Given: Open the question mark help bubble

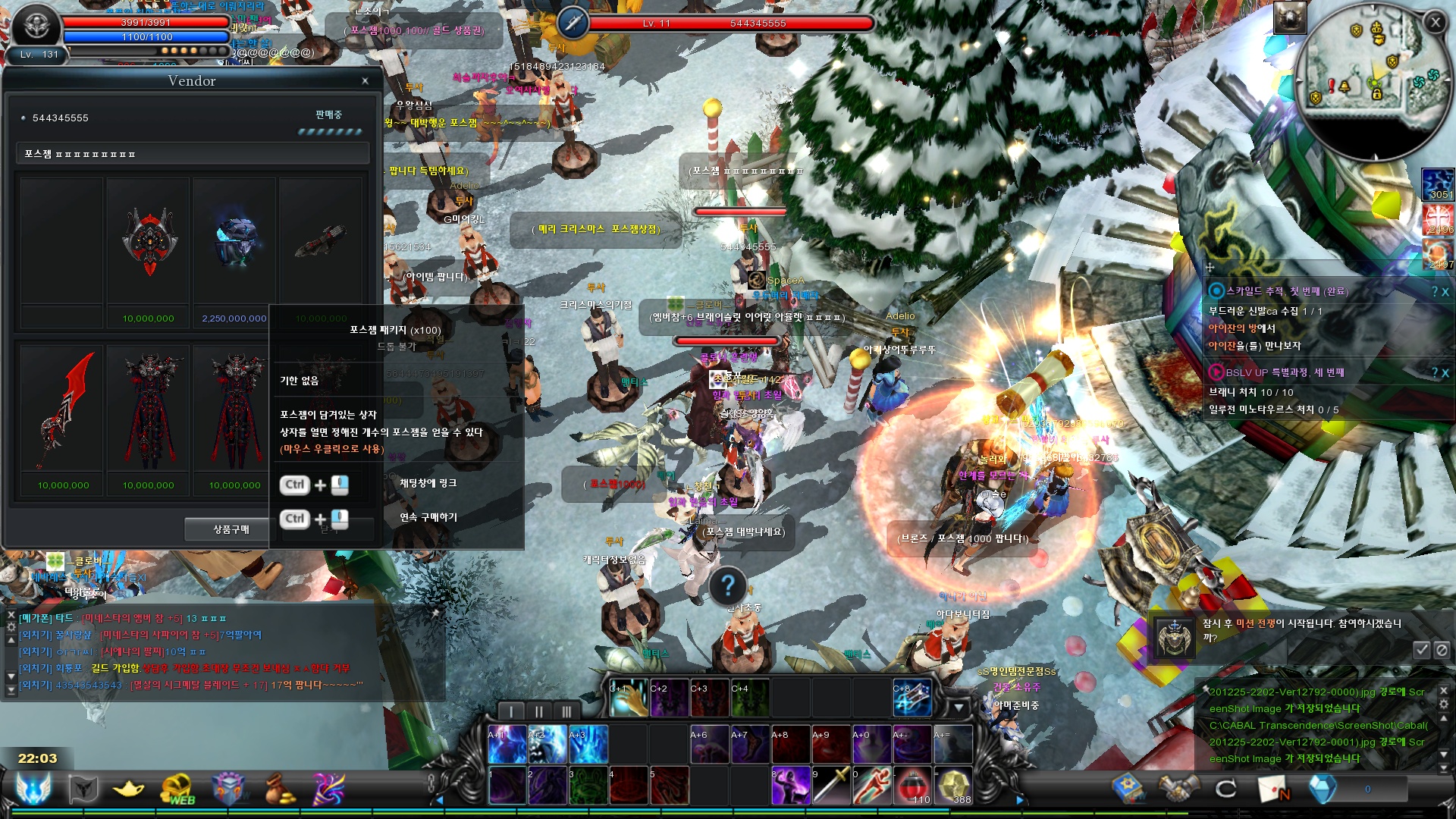Looking at the screenshot, I should pos(727,585).
